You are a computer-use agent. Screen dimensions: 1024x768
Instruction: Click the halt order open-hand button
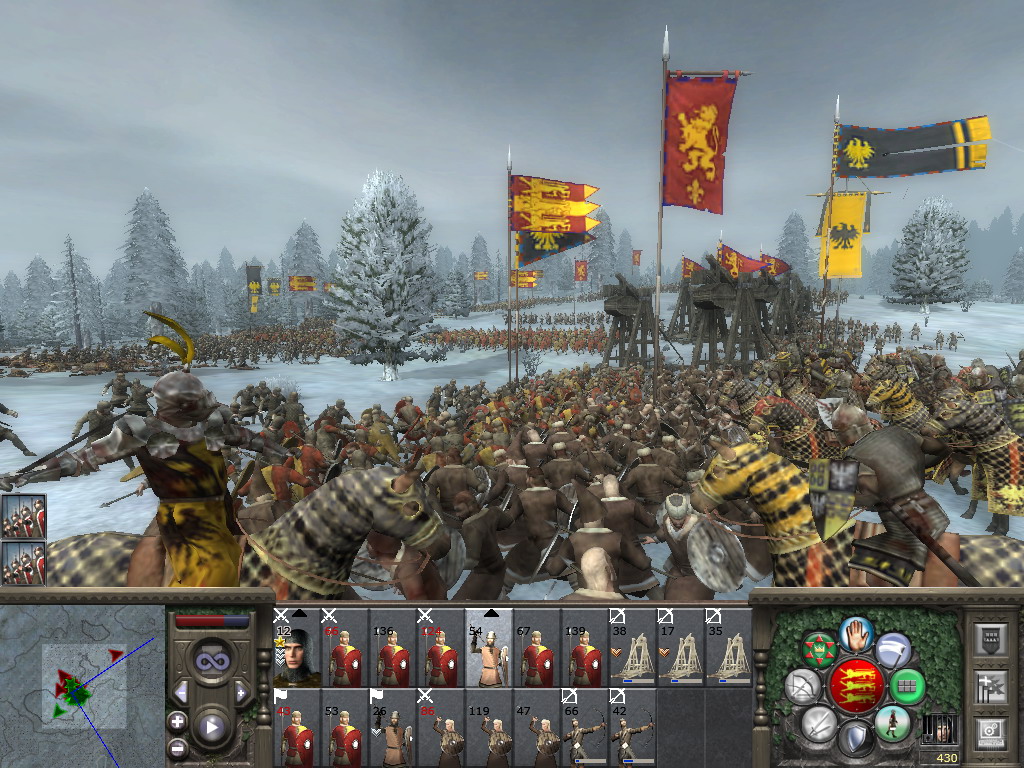[x=857, y=633]
